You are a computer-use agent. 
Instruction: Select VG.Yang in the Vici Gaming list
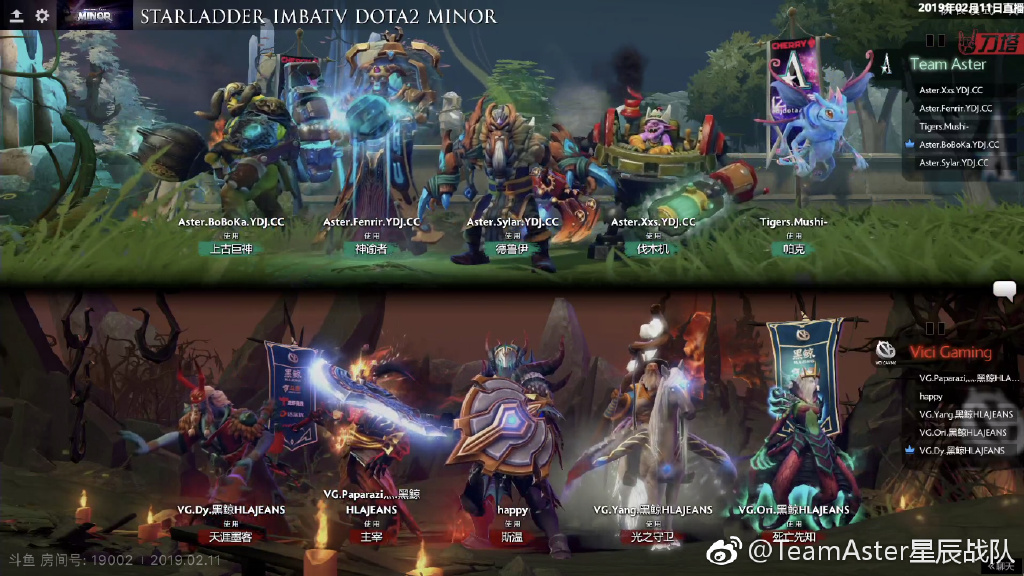tap(965, 414)
